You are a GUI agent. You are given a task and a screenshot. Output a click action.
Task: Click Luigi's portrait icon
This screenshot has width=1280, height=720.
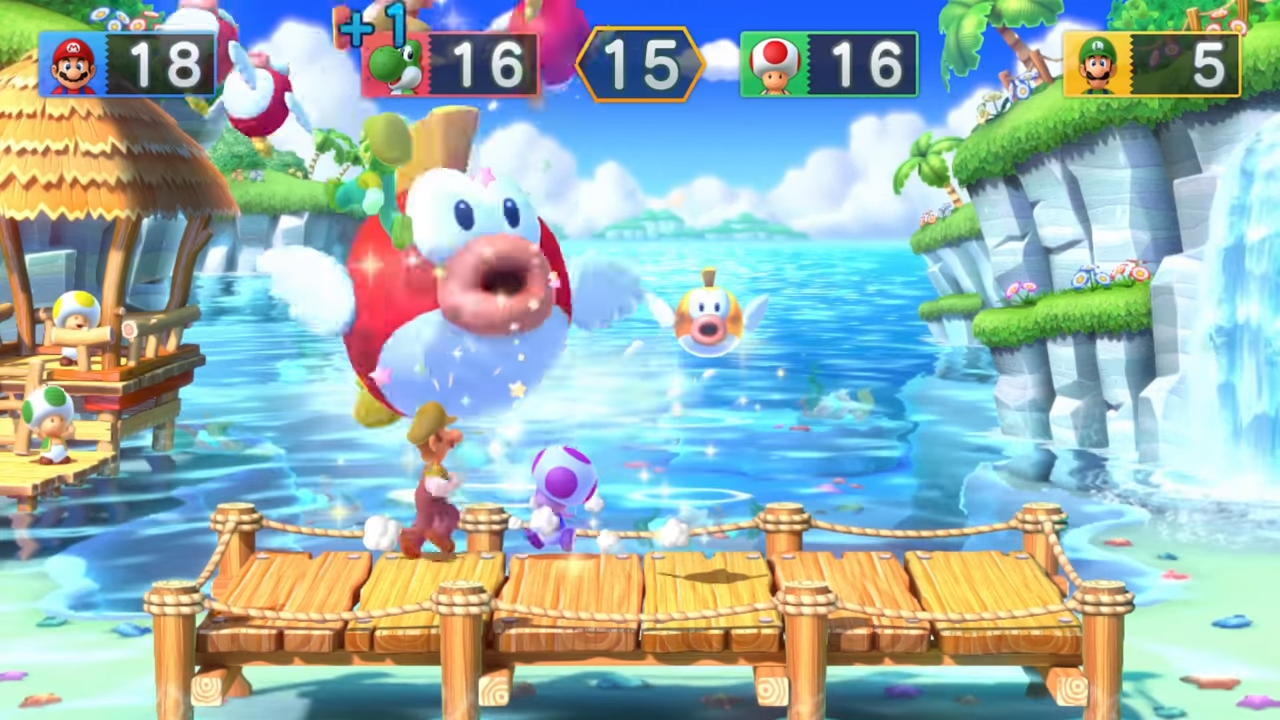click(x=1097, y=63)
